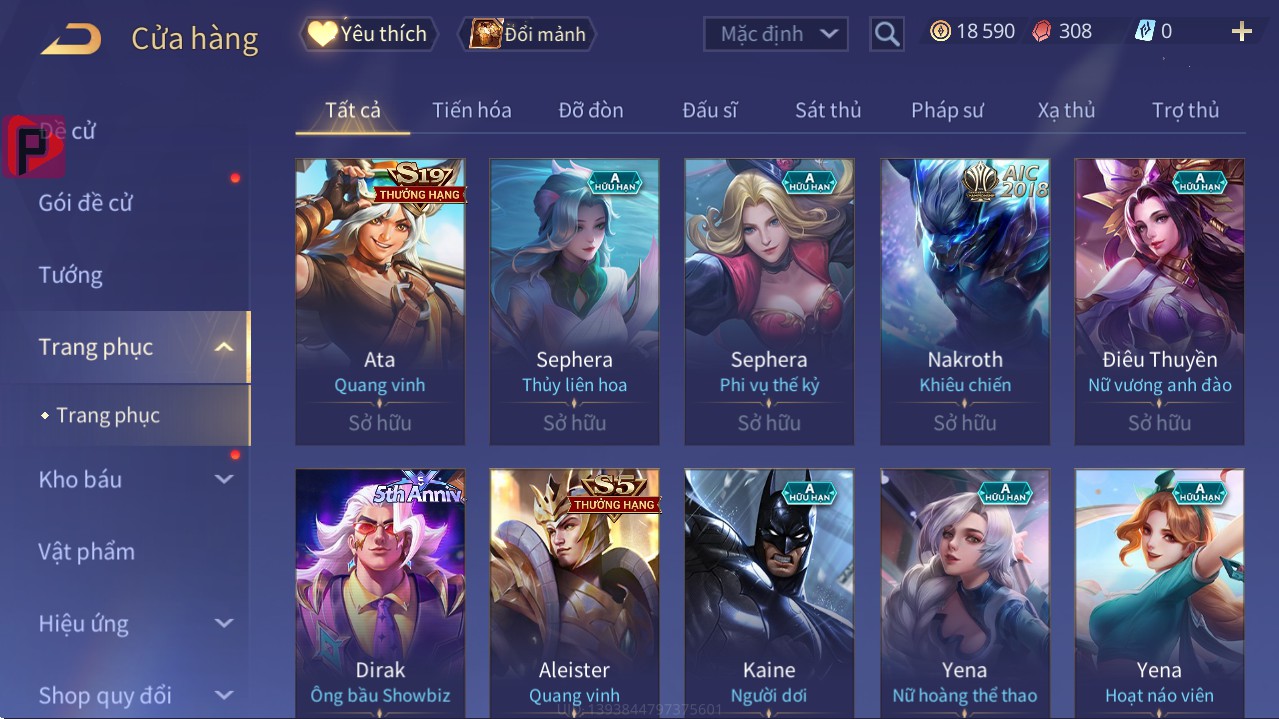Expand the Mặc định sort dropdown

[x=775, y=34]
